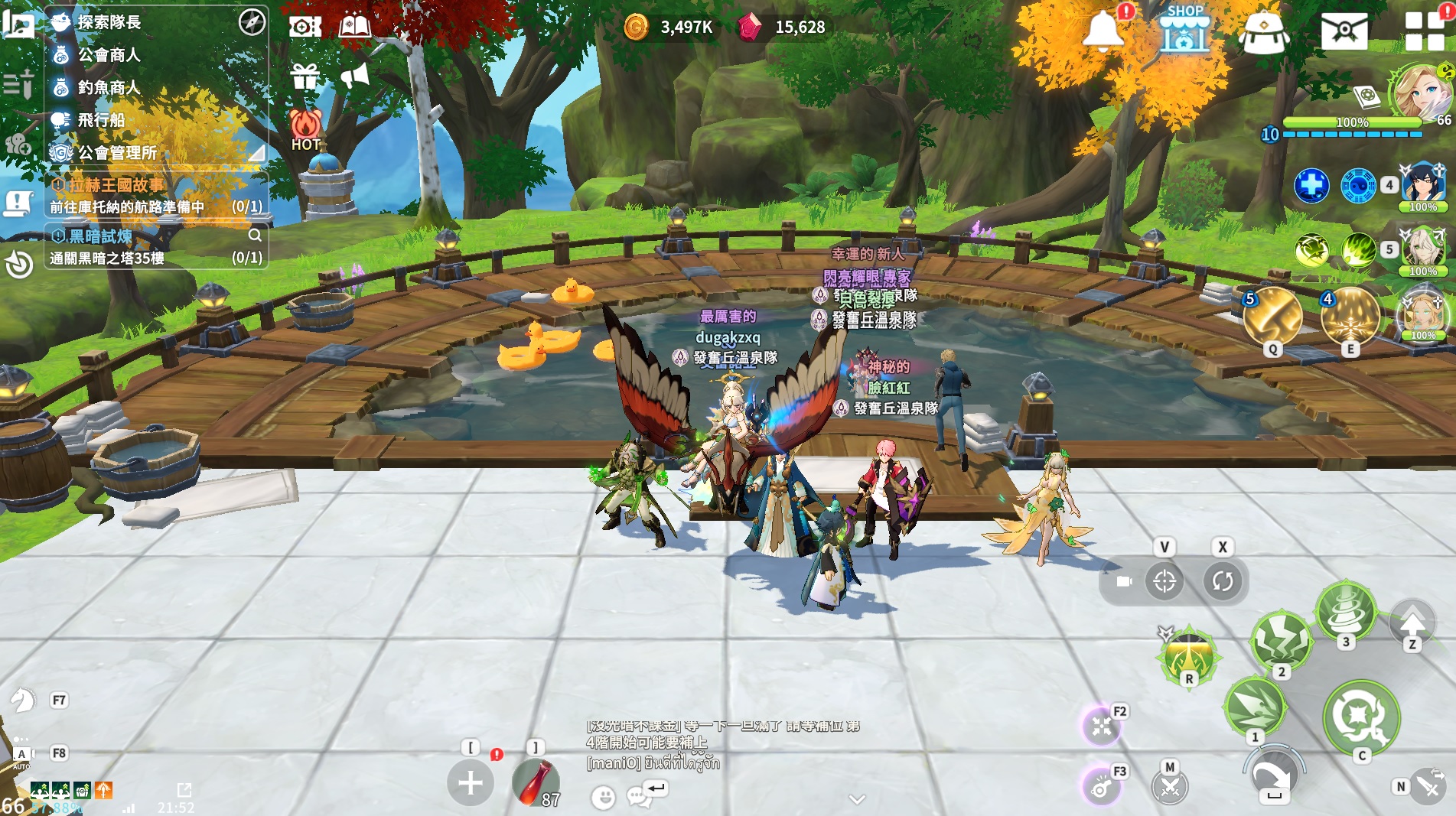Image resolution: width=1456 pixels, height=816 pixels.
Task: Open the 黑暗試煉 quest tracker entry
Action: (100, 236)
